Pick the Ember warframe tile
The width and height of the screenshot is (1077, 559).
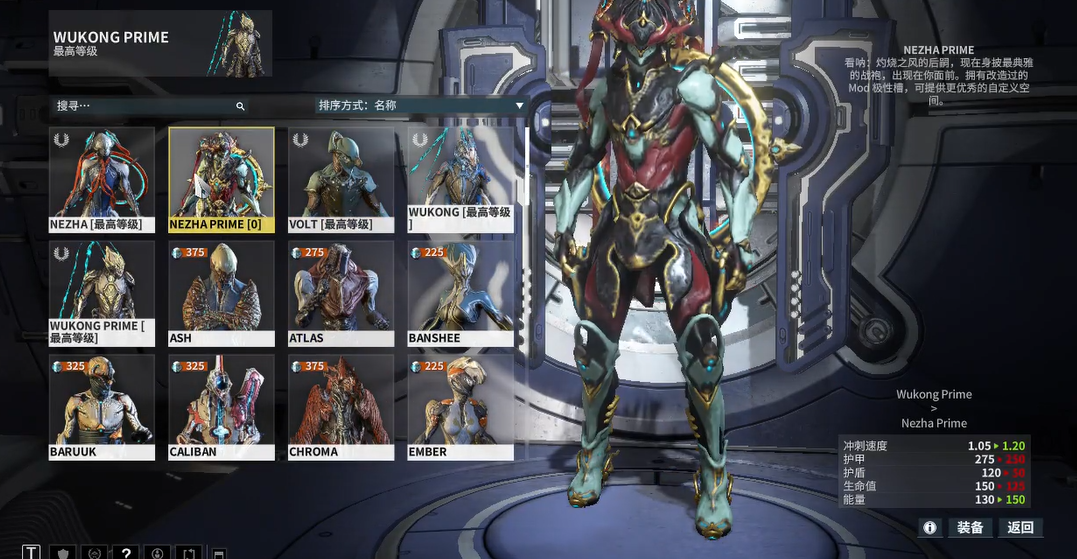(x=461, y=407)
